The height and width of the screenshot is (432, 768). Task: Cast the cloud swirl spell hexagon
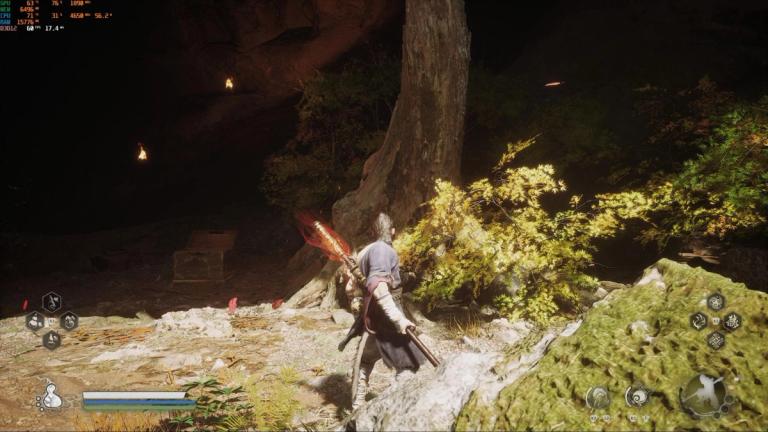[698, 321]
